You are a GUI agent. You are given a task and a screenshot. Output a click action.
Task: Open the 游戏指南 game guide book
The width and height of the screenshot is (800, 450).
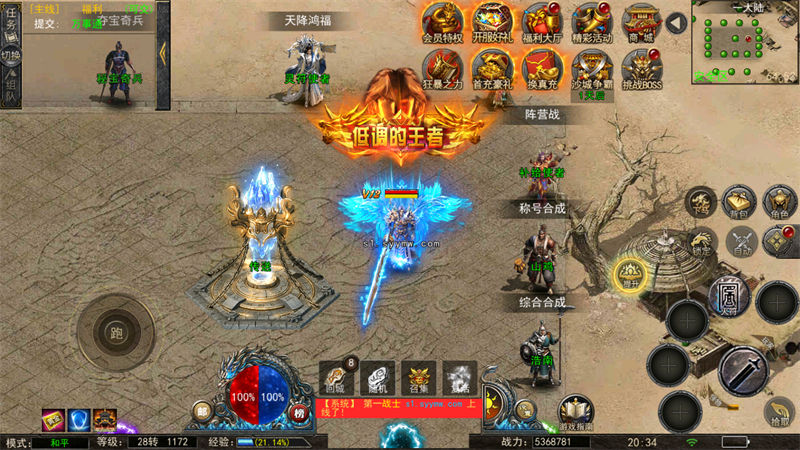576,412
